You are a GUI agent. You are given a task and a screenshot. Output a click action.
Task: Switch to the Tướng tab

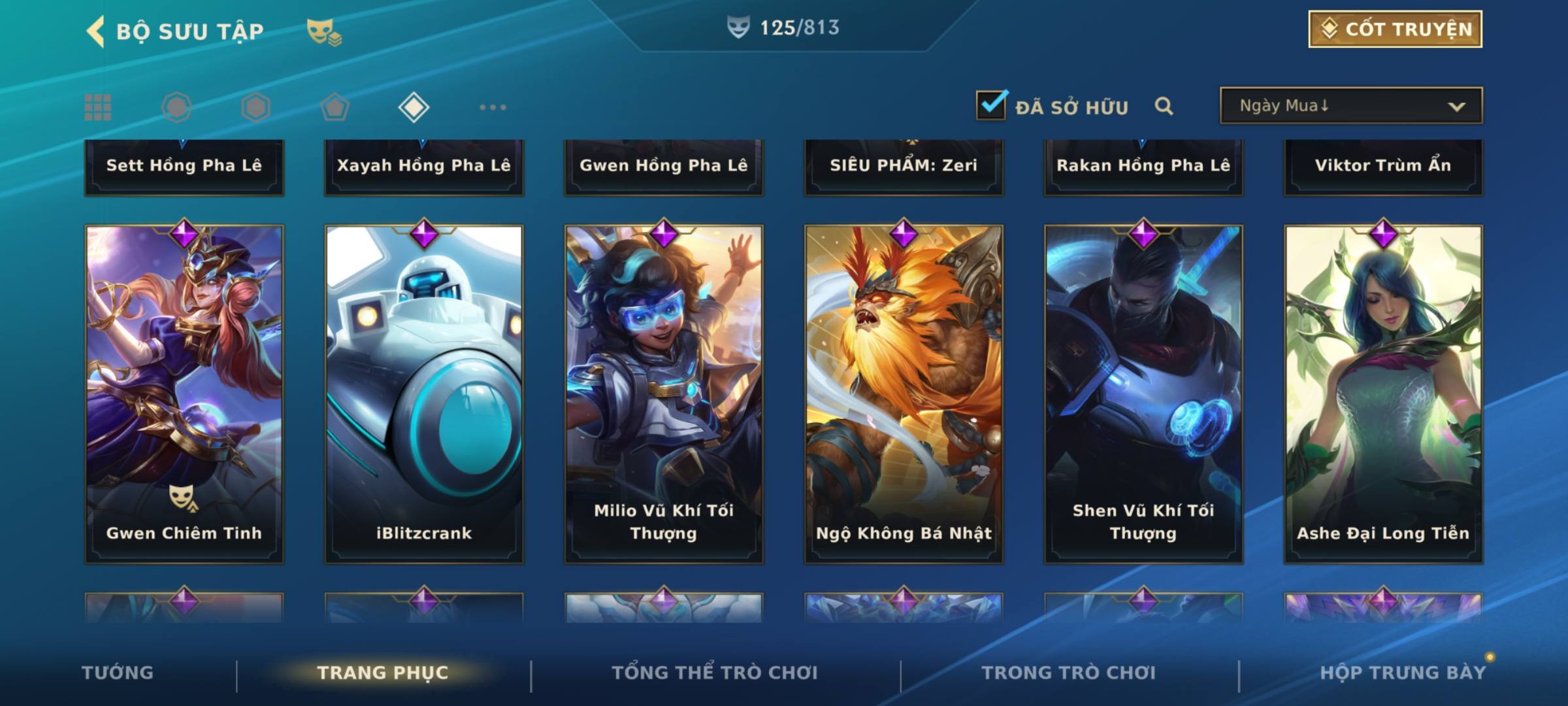(118, 673)
